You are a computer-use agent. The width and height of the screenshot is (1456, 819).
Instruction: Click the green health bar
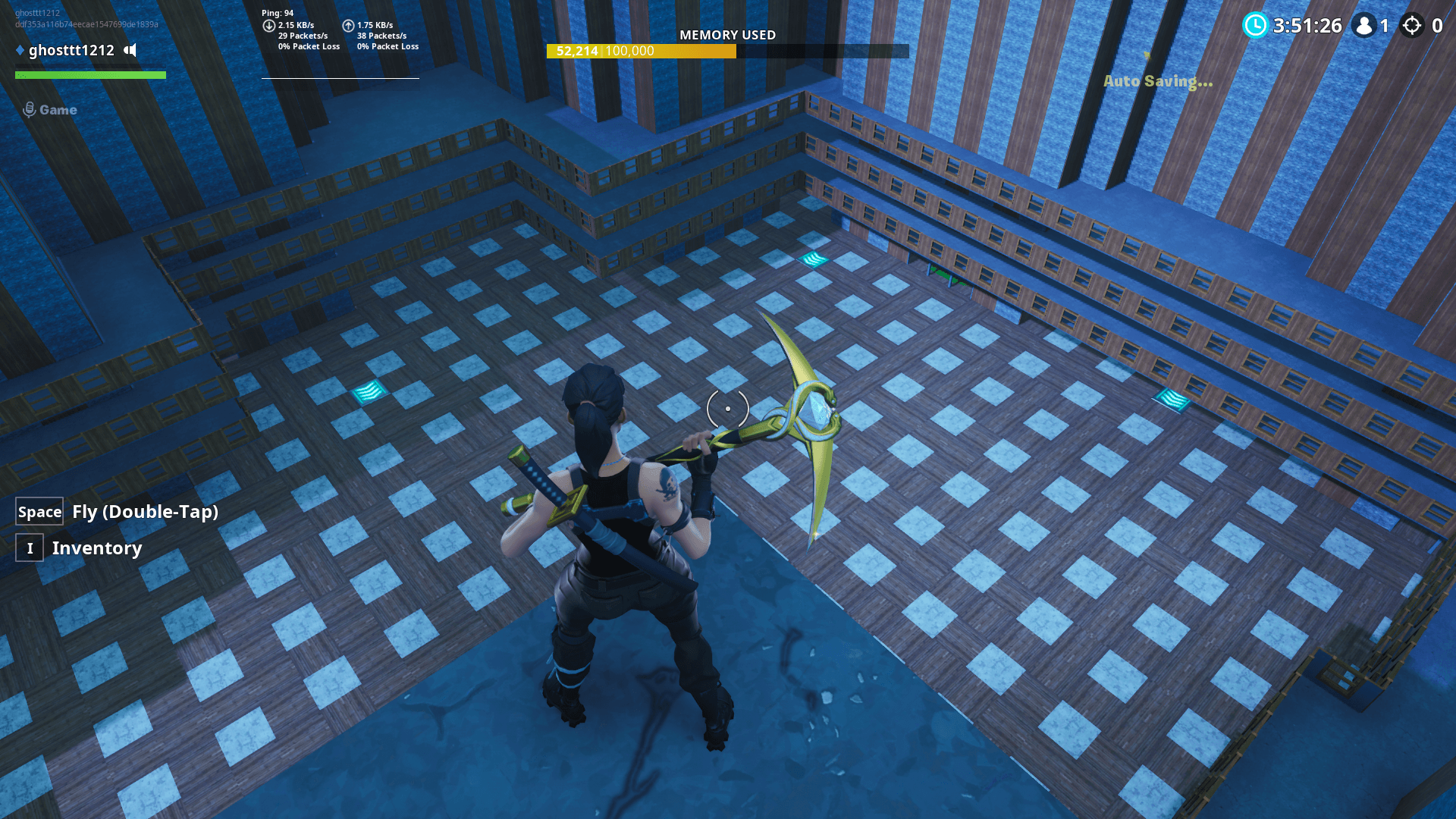pos(89,75)
